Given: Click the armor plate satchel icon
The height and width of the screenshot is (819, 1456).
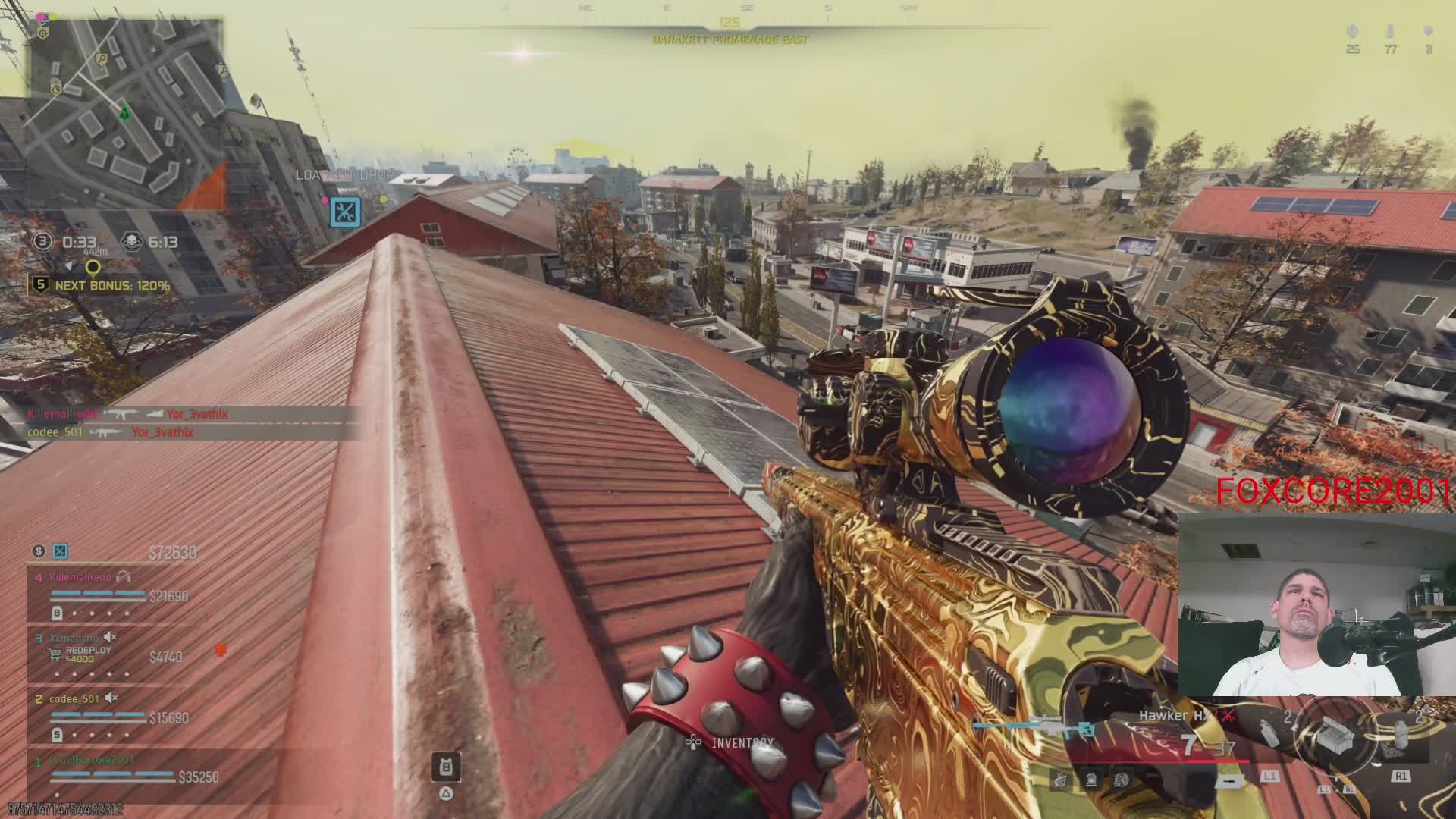Looking at the screenshot, I should tap(446, 767).
